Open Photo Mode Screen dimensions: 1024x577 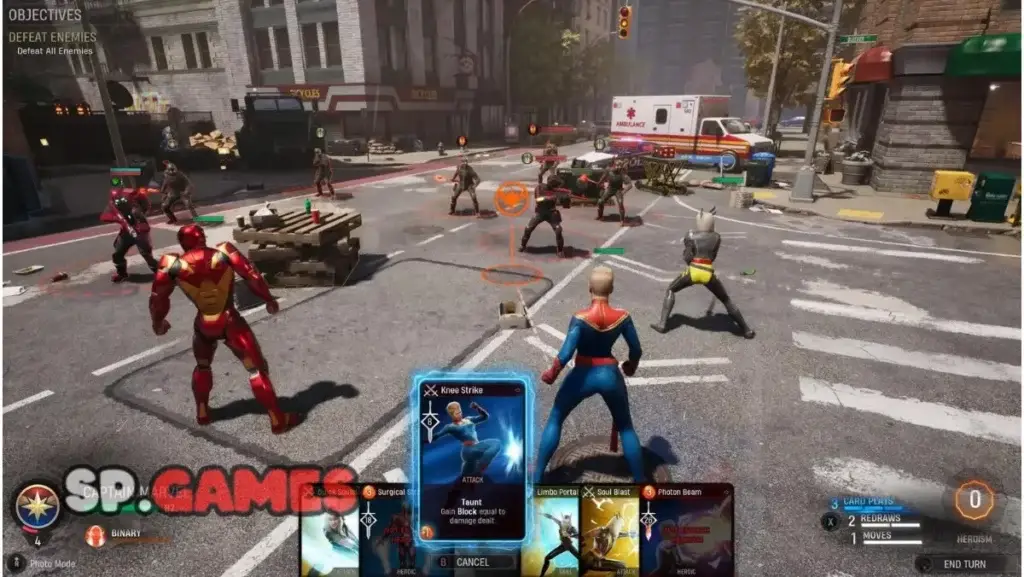(46, 564)
